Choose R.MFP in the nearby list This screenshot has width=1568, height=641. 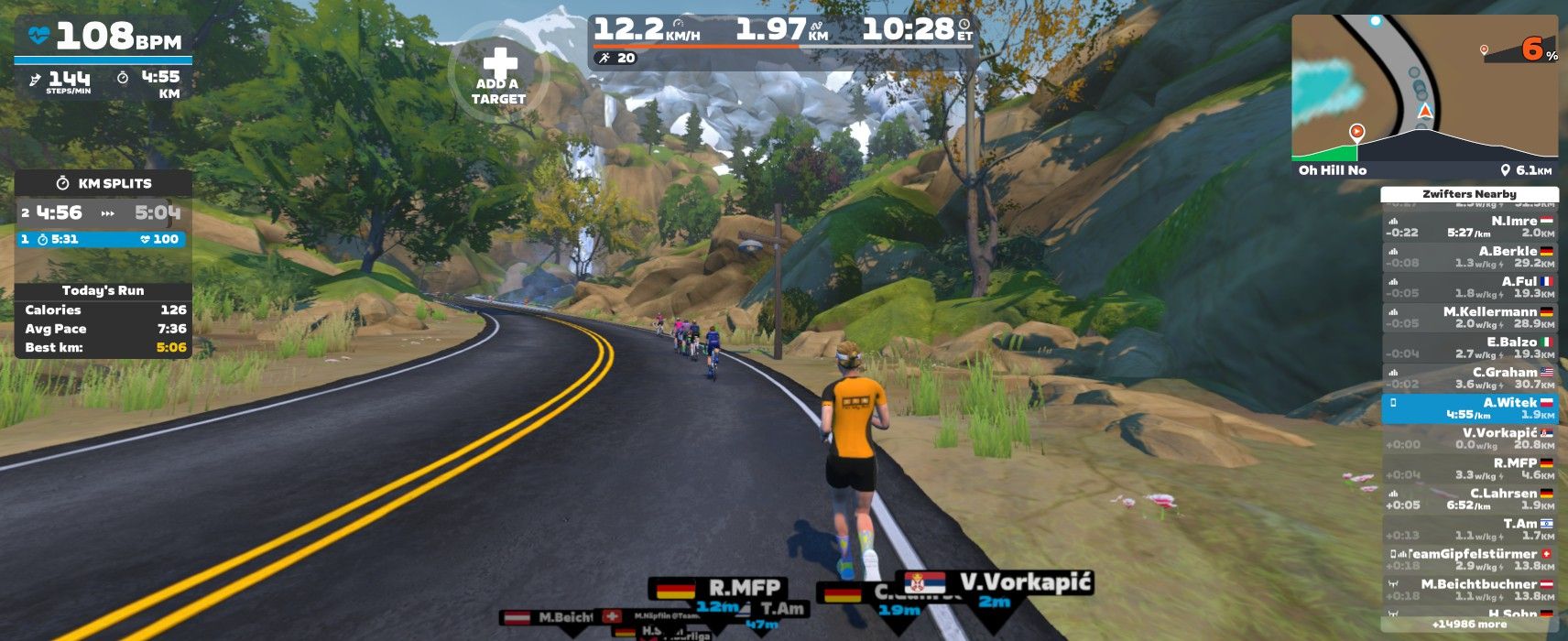click(1469, 468)
